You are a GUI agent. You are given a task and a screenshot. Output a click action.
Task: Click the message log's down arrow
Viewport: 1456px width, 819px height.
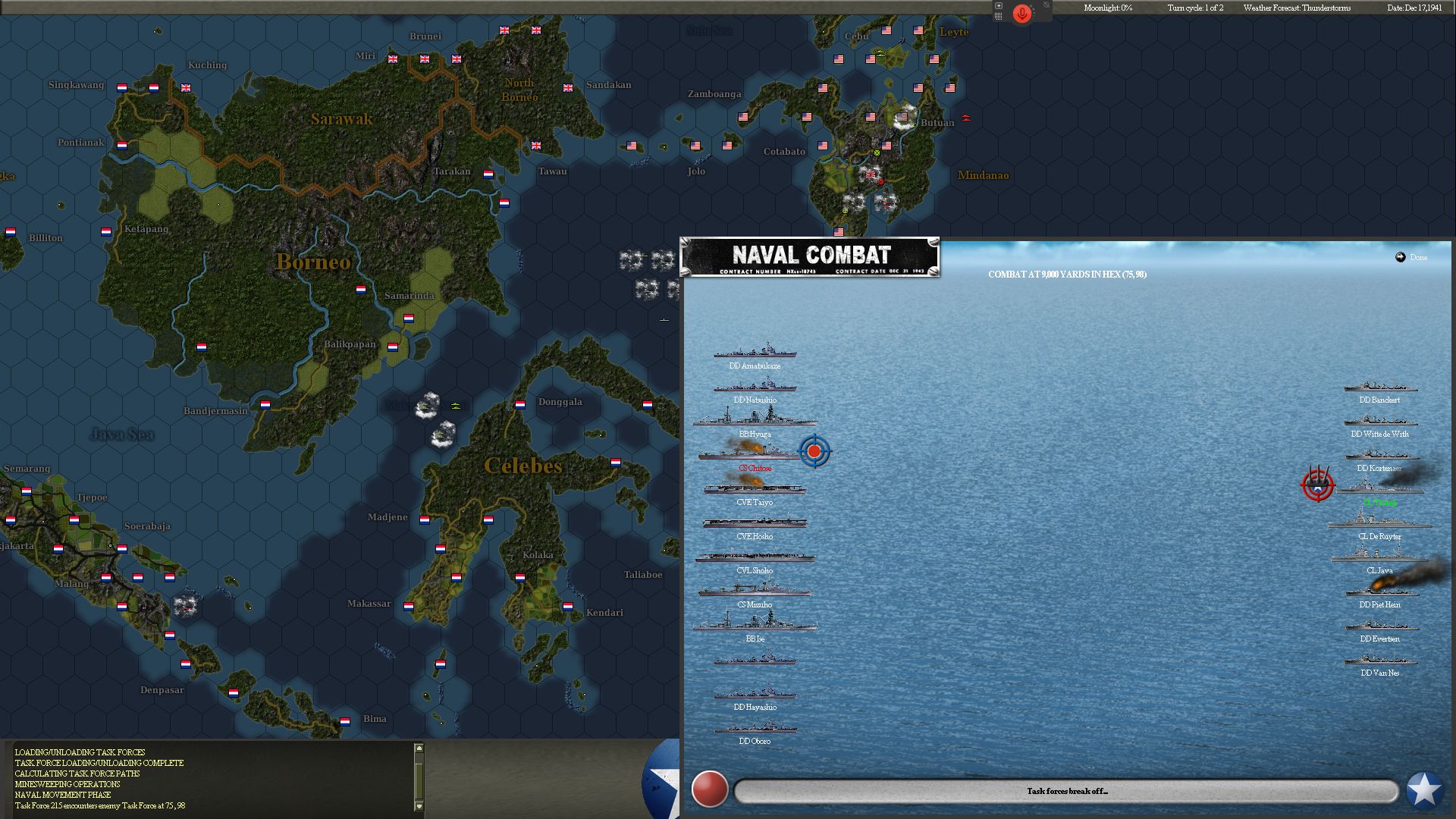(419, 806)
